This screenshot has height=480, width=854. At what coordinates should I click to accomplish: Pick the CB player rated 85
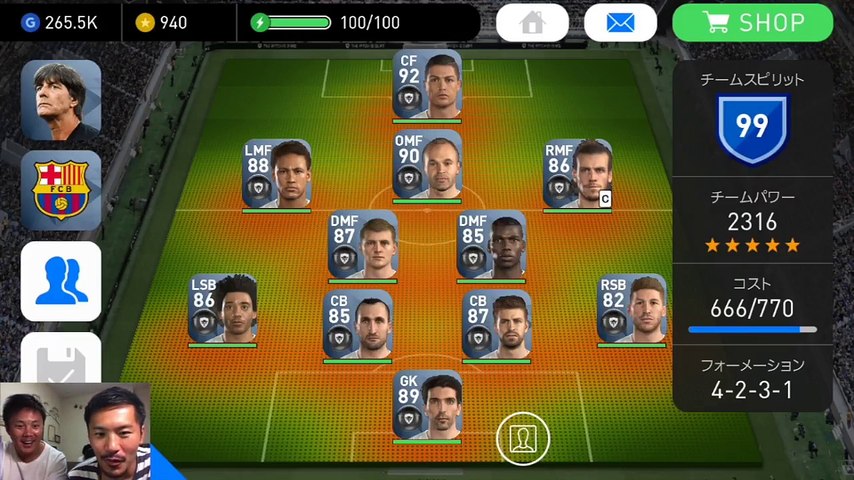point(357,324)
